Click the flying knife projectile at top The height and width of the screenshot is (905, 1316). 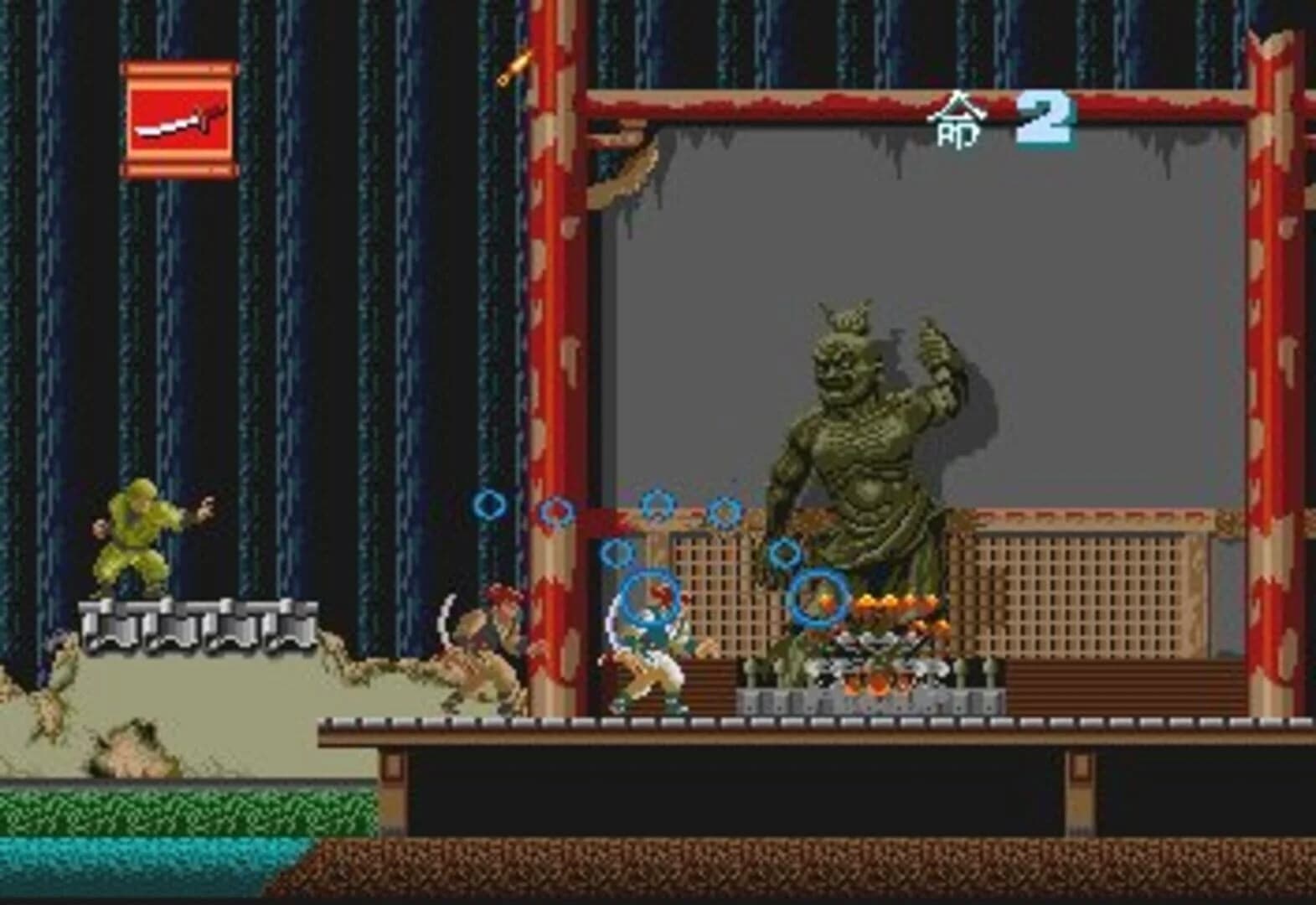point(514,67)
